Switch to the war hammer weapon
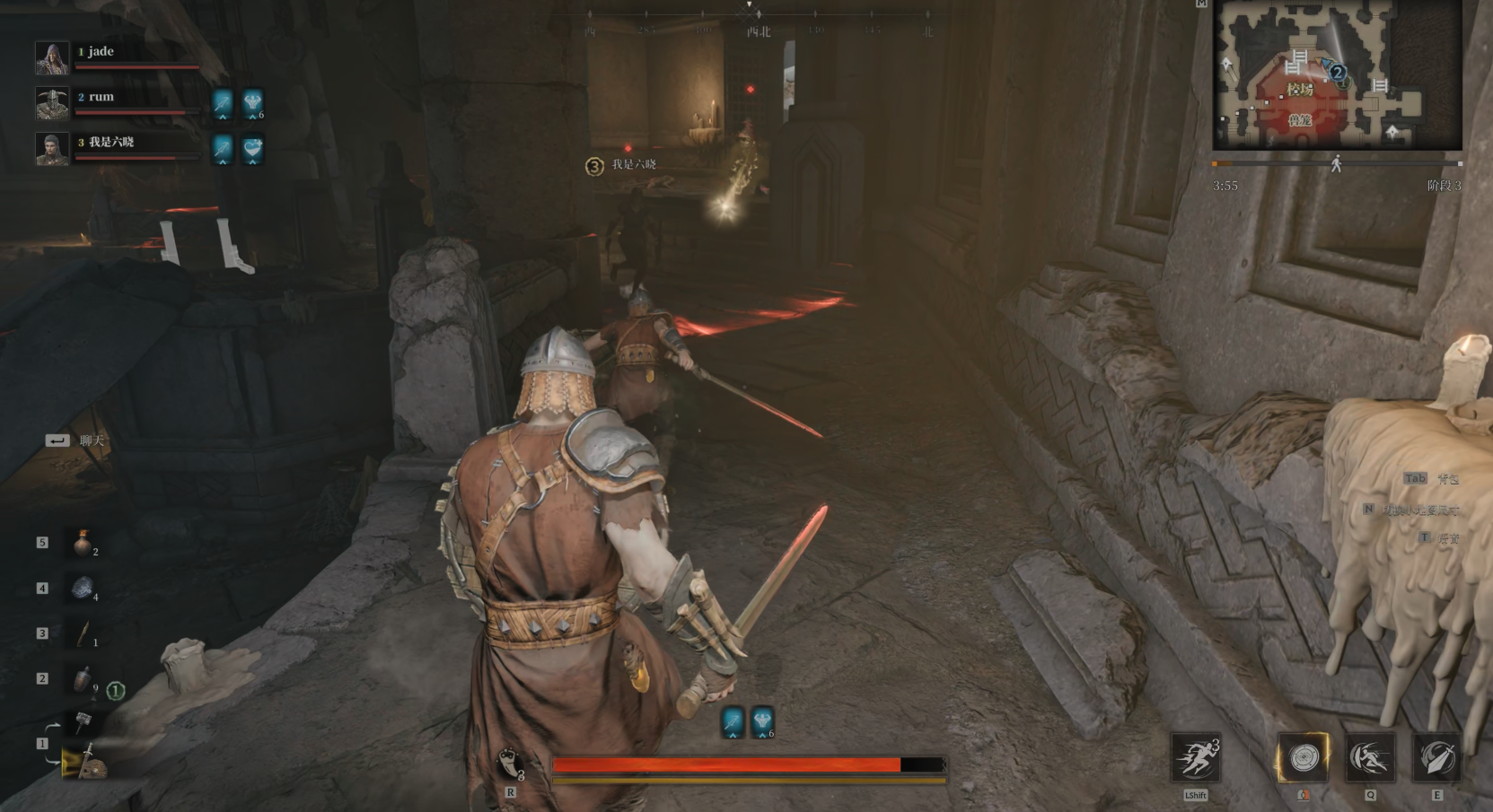This screenshot has width=1493, height=812. tap(83, 720)
